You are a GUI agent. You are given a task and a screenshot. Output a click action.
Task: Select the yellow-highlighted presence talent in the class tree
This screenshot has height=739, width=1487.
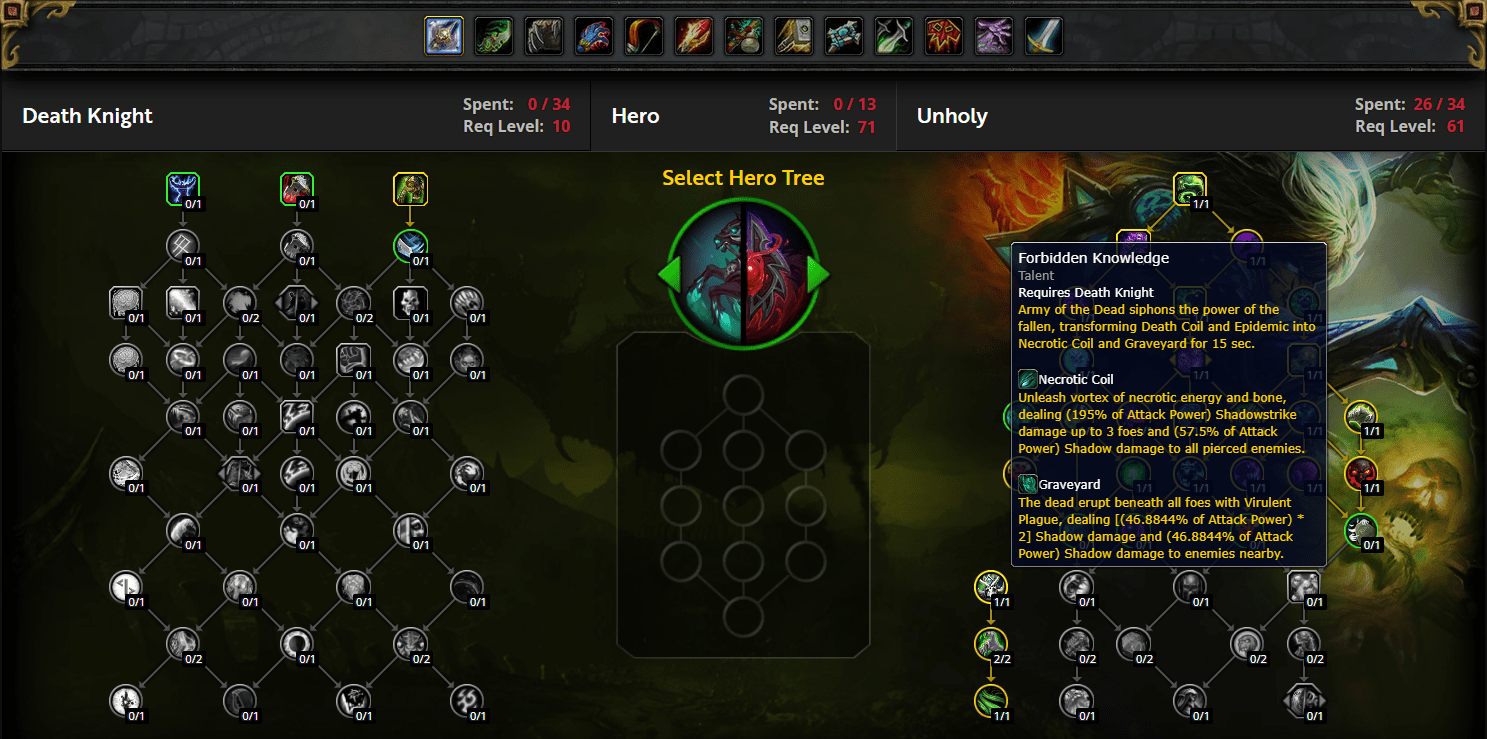click(411, 188)
